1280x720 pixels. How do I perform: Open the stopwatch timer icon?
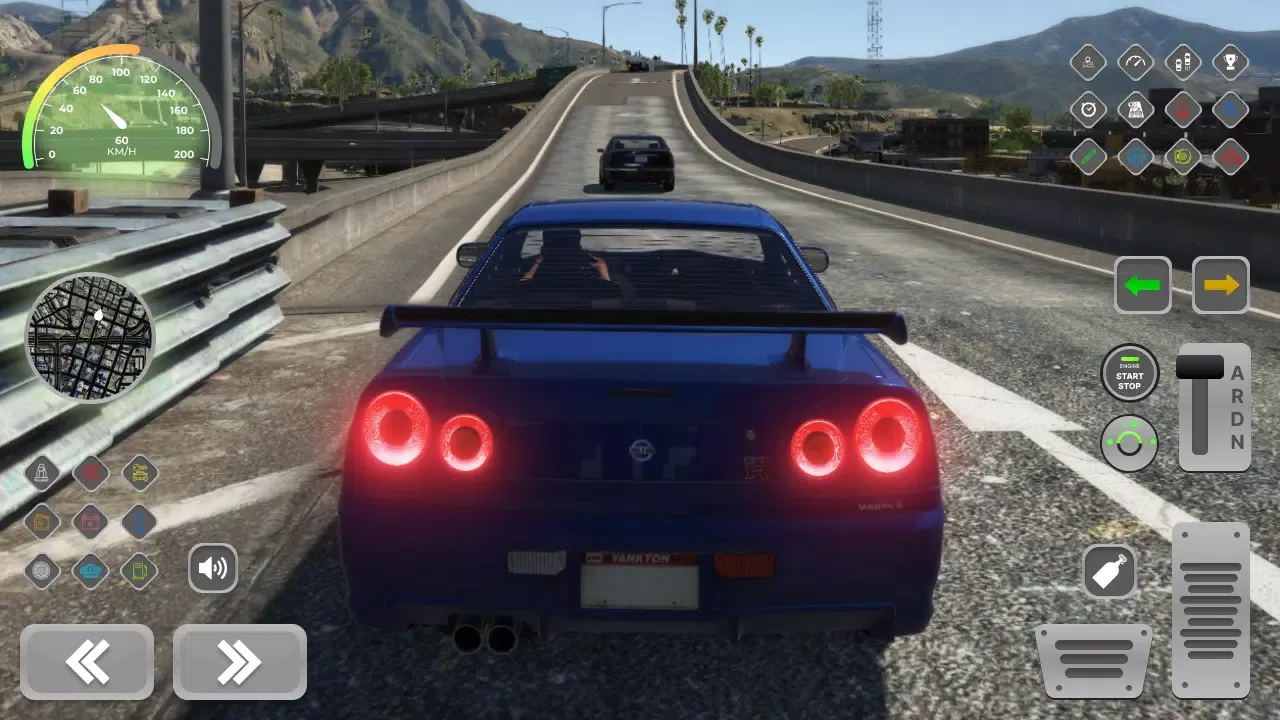[1088, 110]
